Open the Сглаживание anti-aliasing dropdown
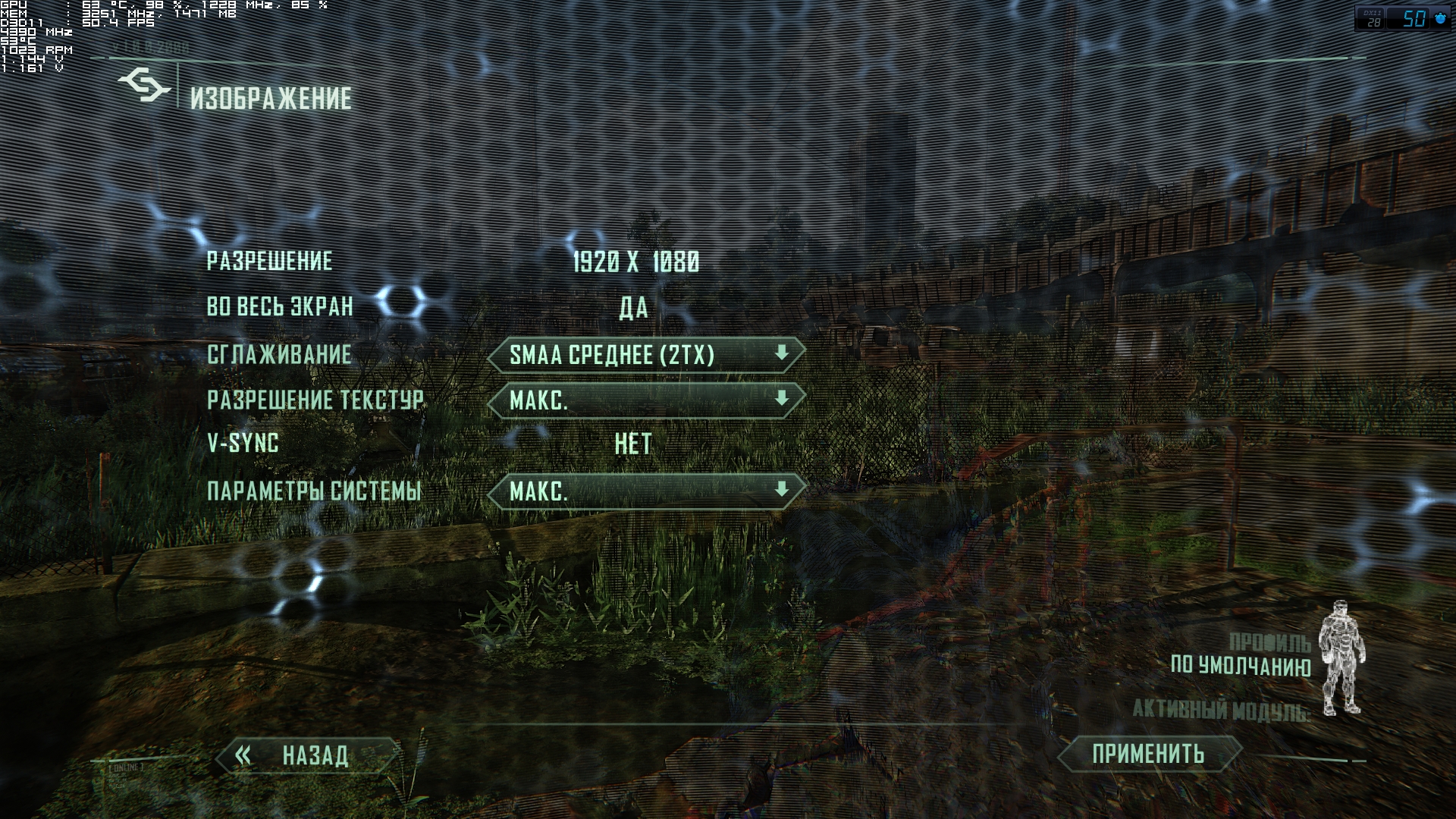Image resolution: width=1456 pixels, height=819 pixels. click(646, 355)
